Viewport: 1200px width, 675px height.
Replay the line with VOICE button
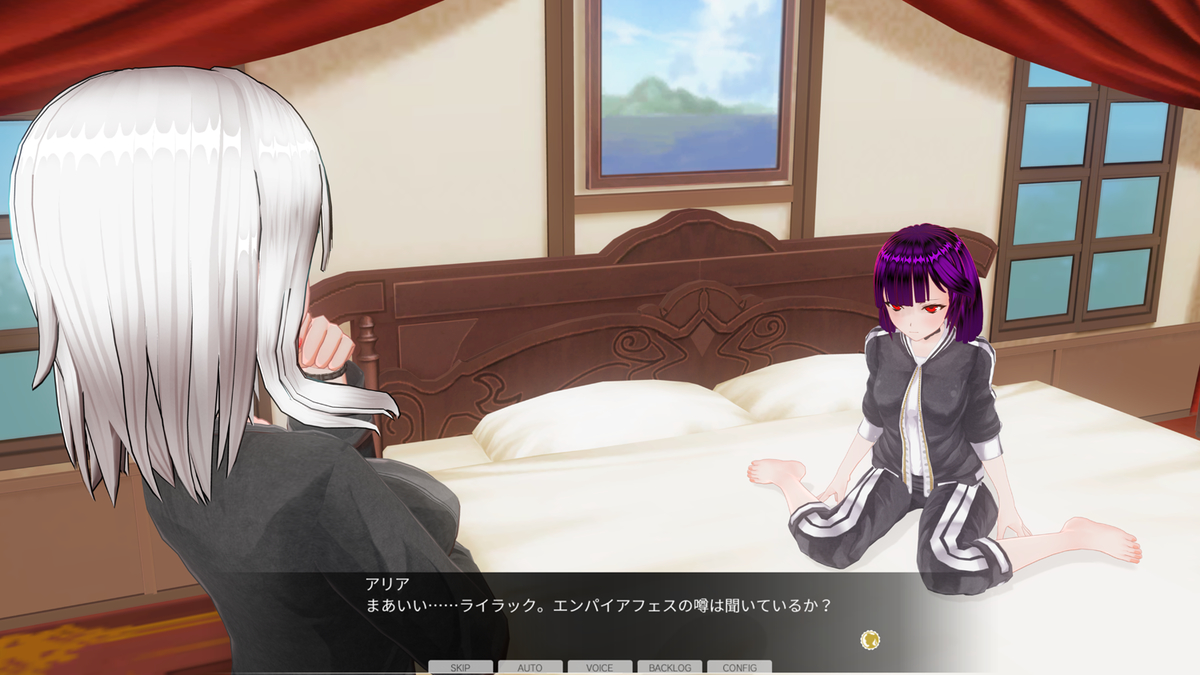[600, 667]
